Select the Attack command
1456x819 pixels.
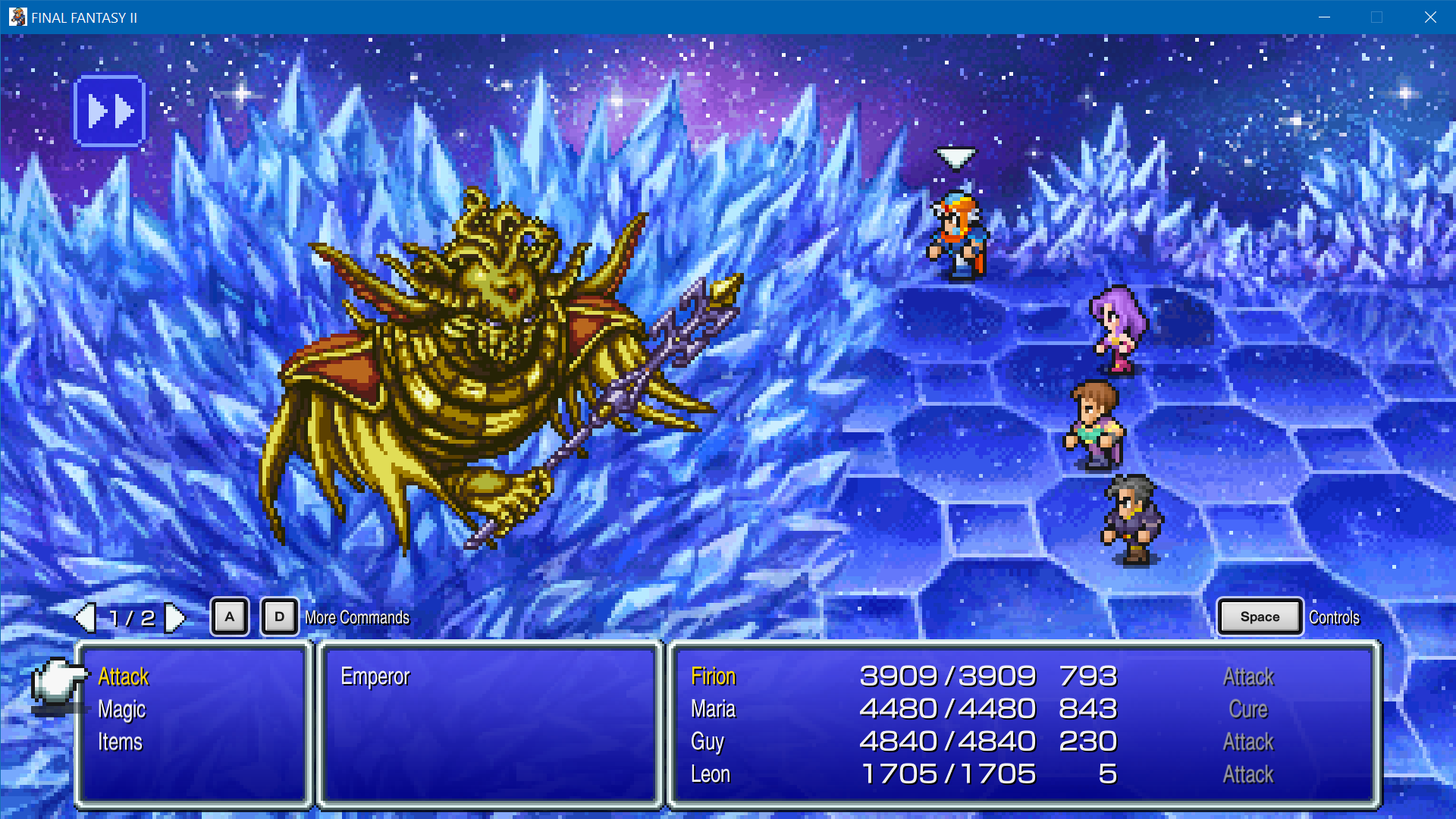(124, 676)
